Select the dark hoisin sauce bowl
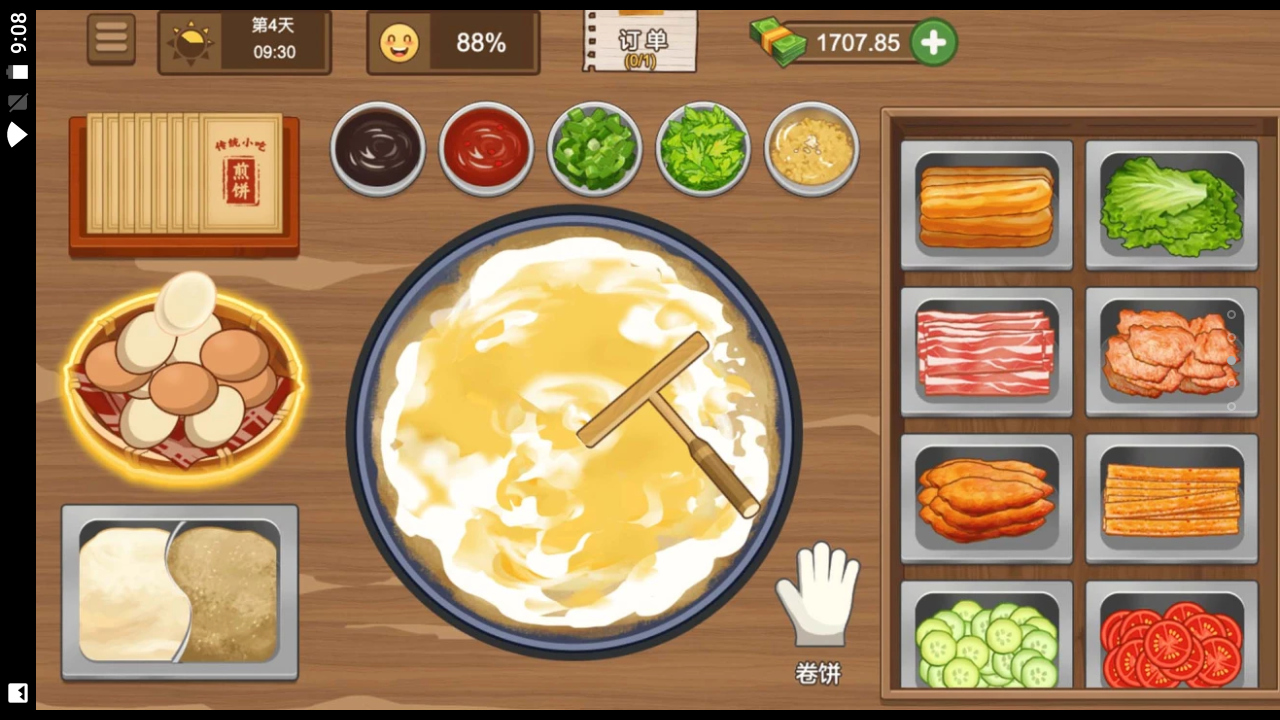Image resolution: width=1280 pixels, height=720 pixels. tap(378, 148)
